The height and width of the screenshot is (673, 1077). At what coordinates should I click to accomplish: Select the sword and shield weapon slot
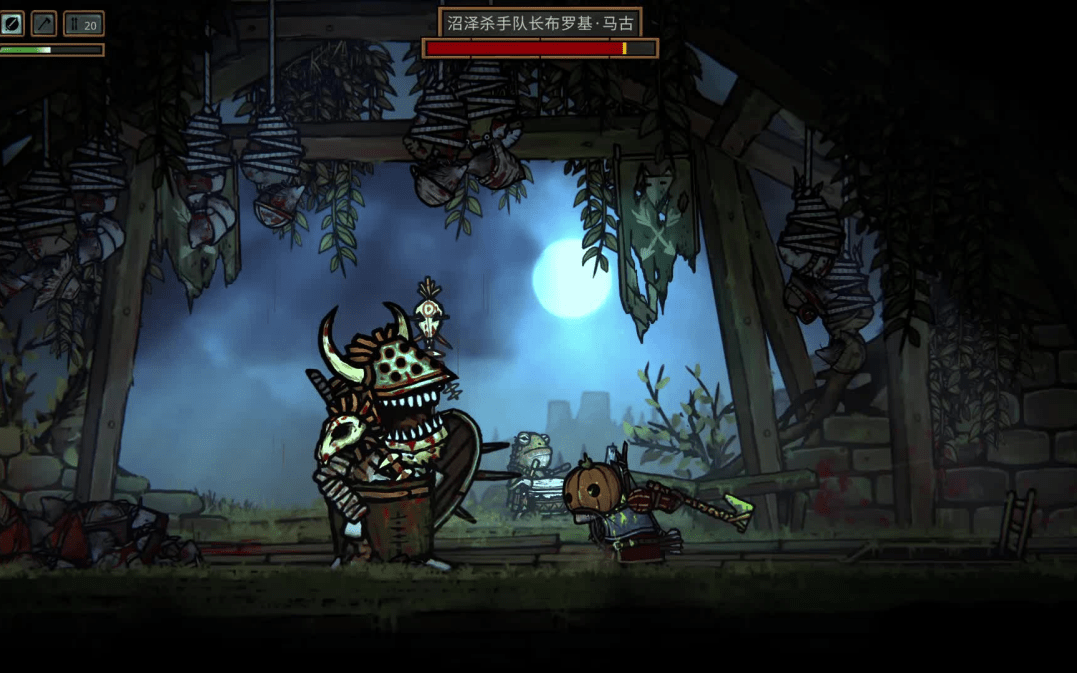coord(11,23)
